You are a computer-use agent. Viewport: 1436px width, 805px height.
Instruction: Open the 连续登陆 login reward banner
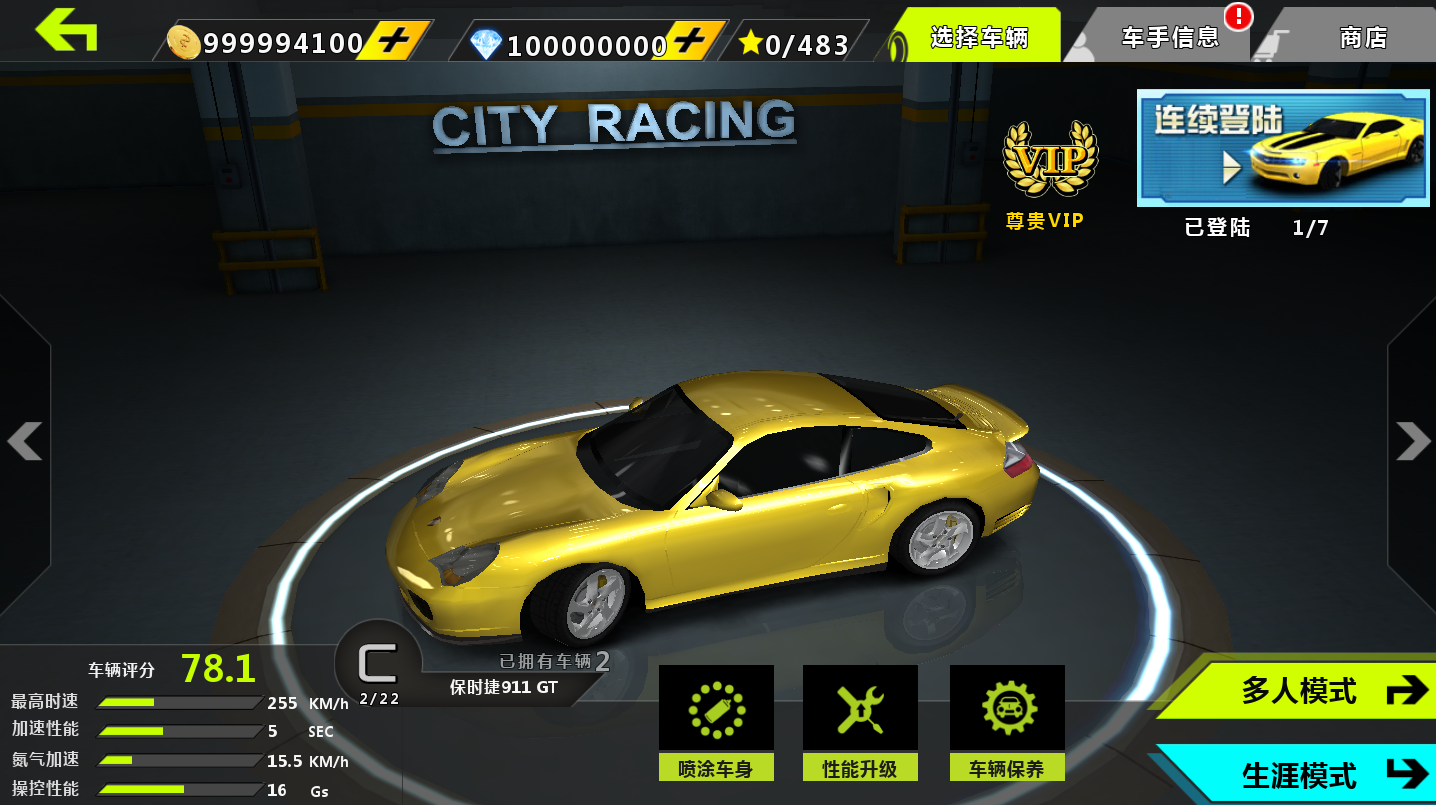click(x=1283, y=148)
